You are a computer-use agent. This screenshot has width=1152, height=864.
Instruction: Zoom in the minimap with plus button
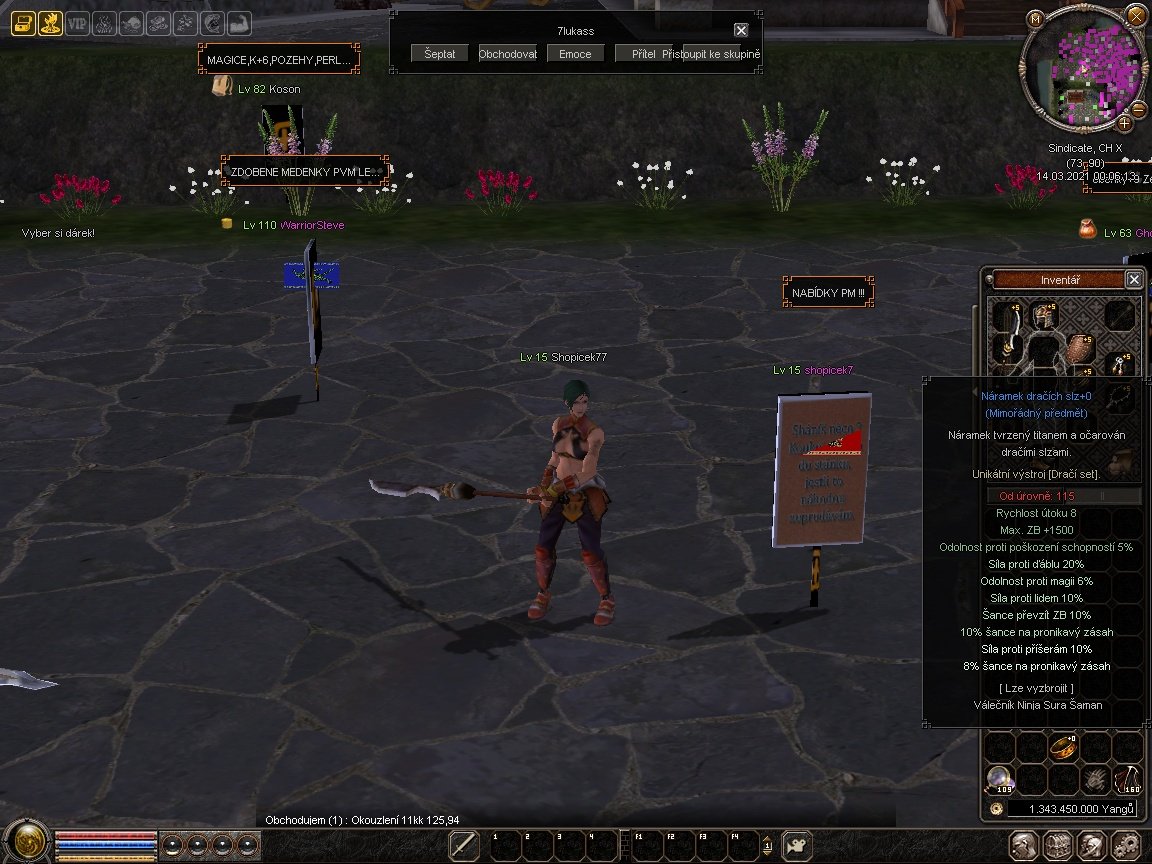click(1125, 123)
